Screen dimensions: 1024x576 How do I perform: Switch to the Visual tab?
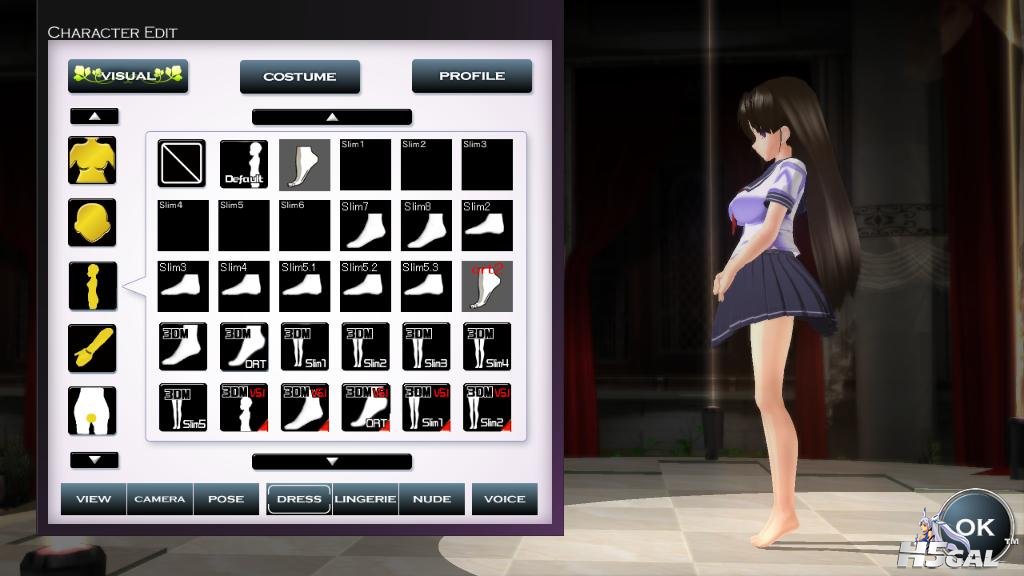pos(128,76)
